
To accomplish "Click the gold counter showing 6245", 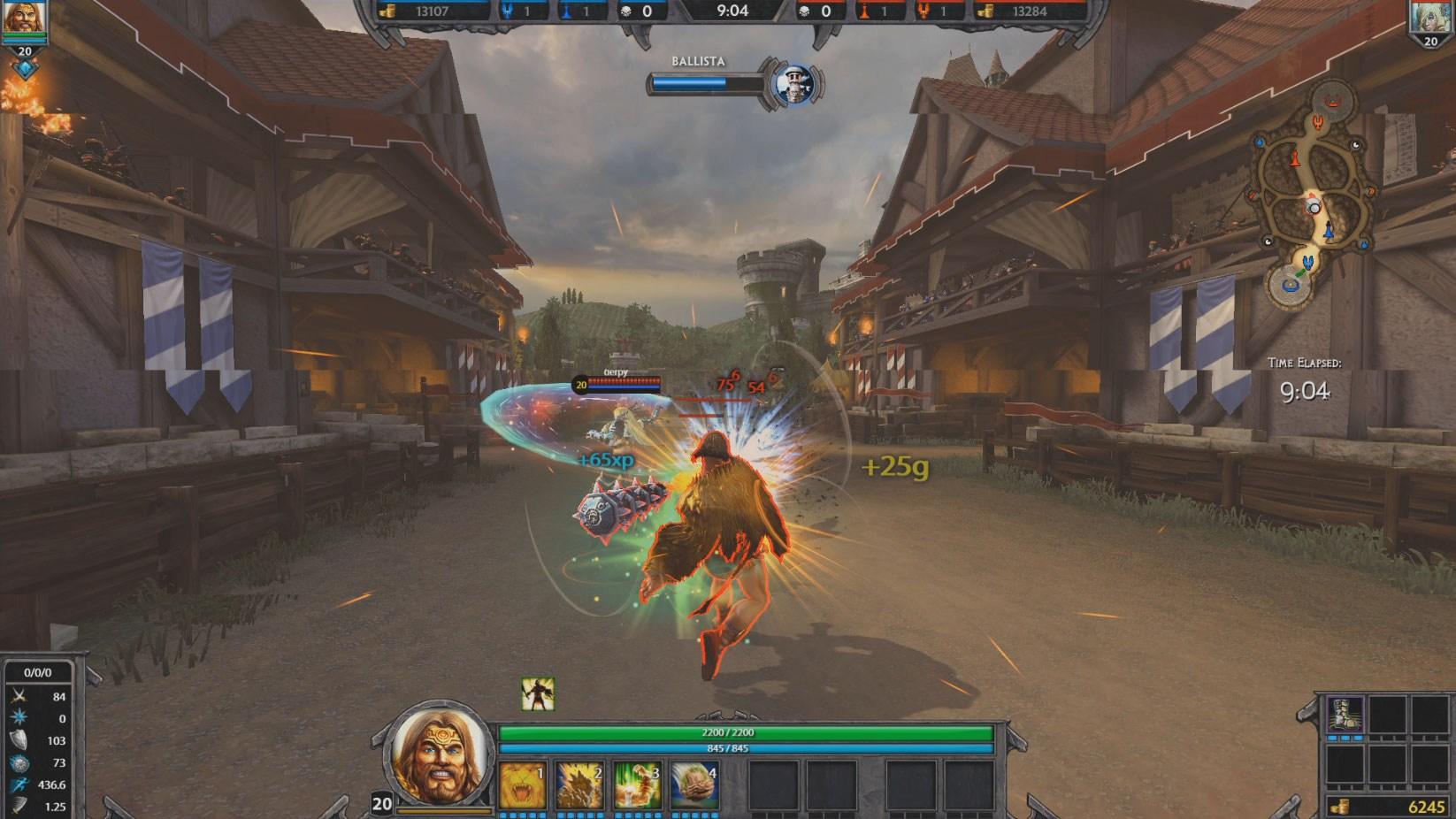I will pyautogui.click(x=1427, y=805).
